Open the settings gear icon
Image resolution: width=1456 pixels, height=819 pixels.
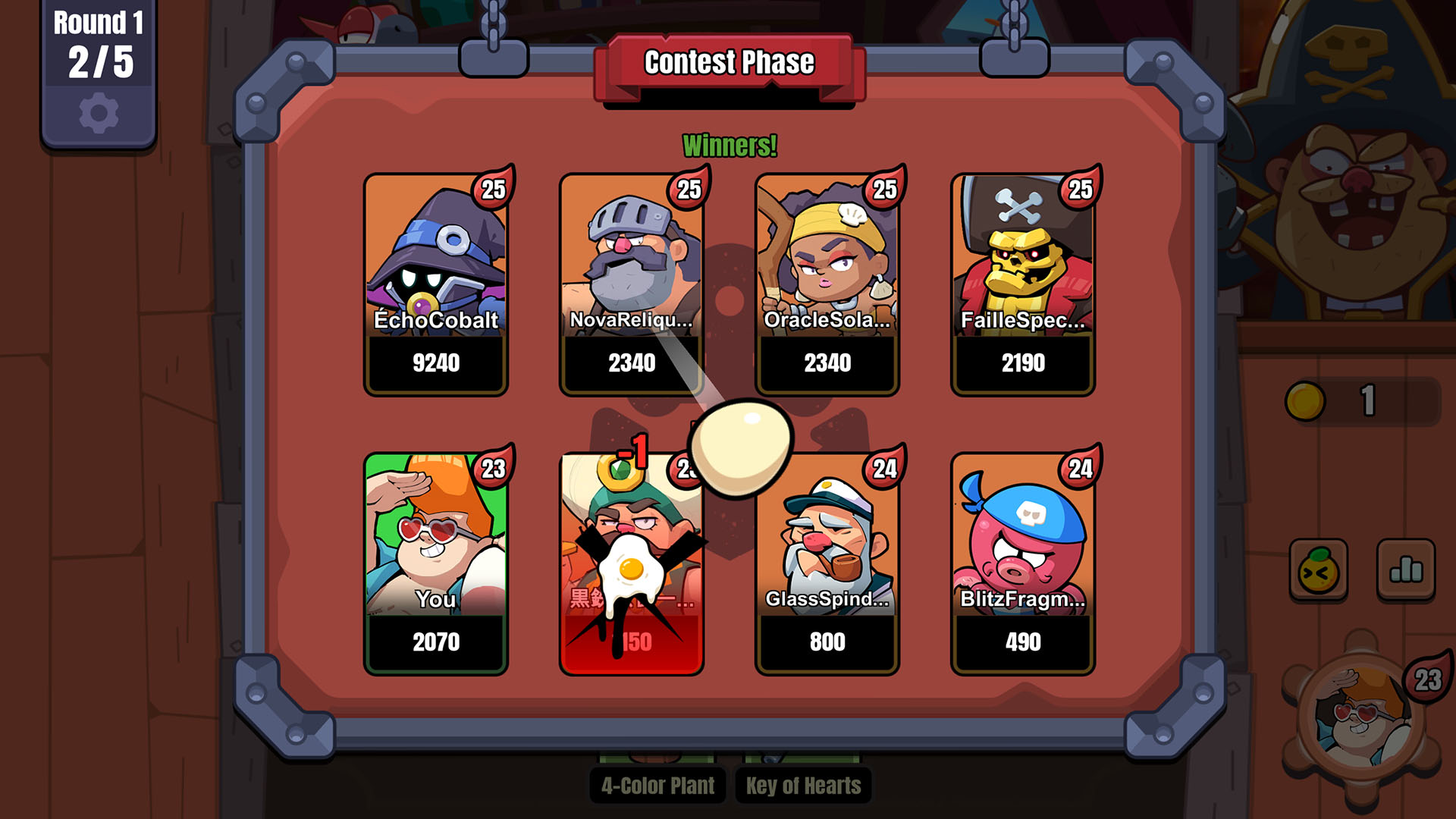tap(99, 114)
